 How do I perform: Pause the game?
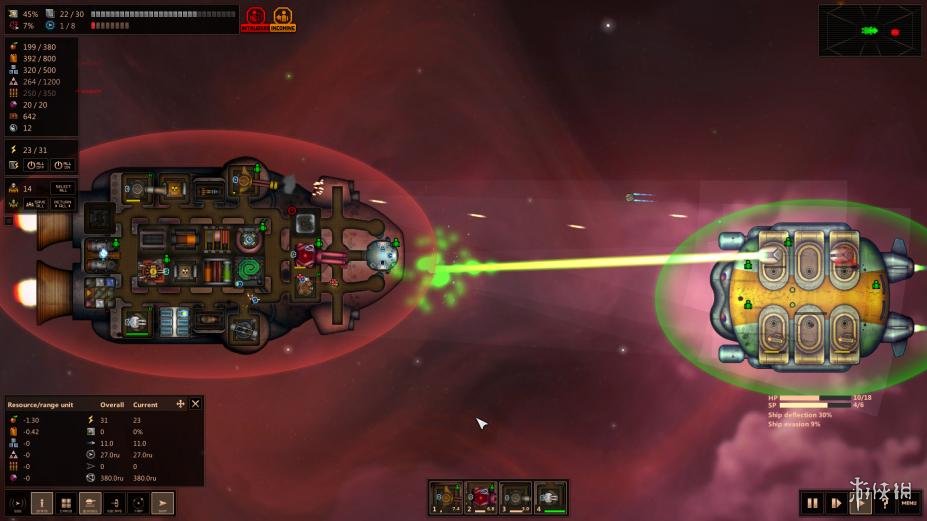point(812,503)
